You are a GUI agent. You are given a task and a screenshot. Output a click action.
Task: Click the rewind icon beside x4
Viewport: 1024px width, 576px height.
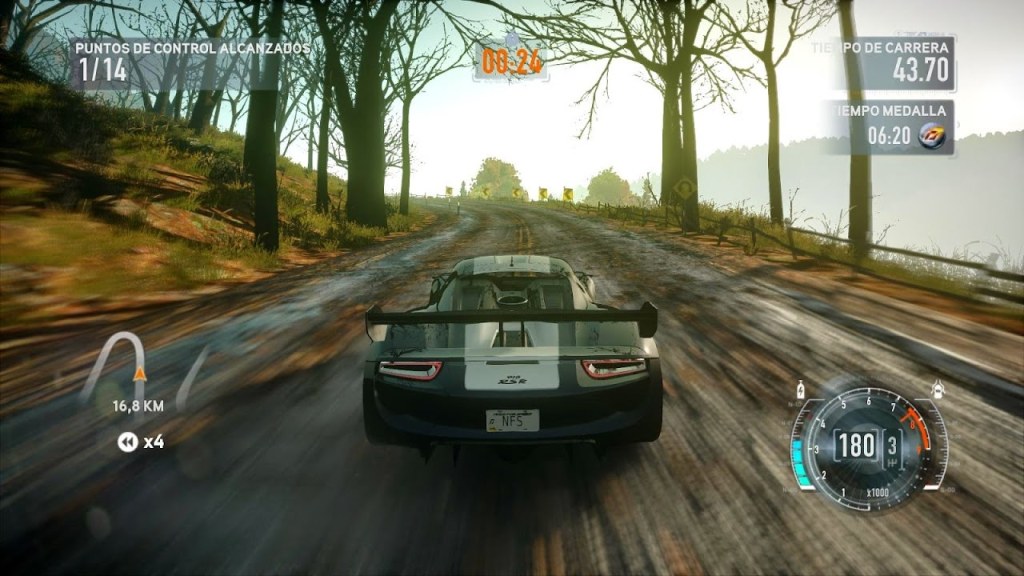127,441
